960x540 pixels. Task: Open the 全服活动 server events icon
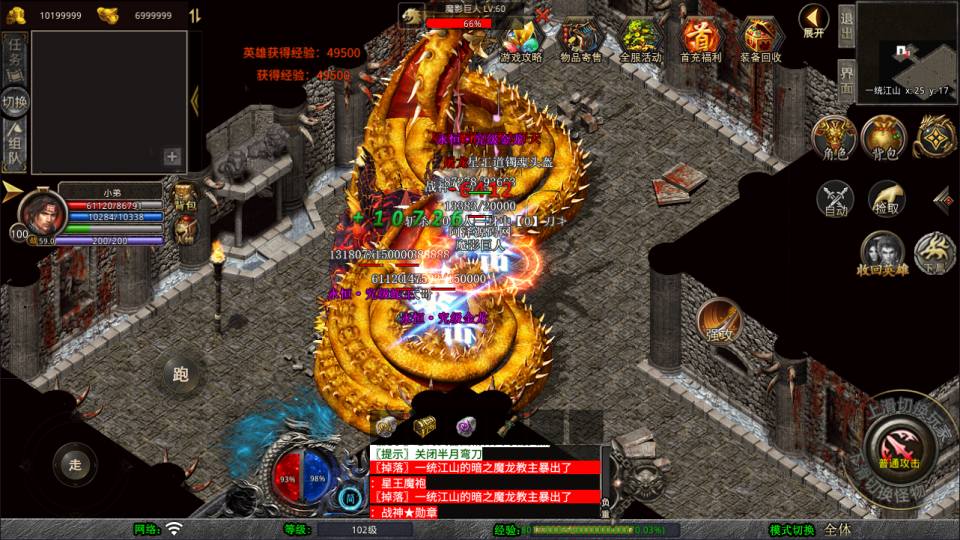[x=640, y=41]
